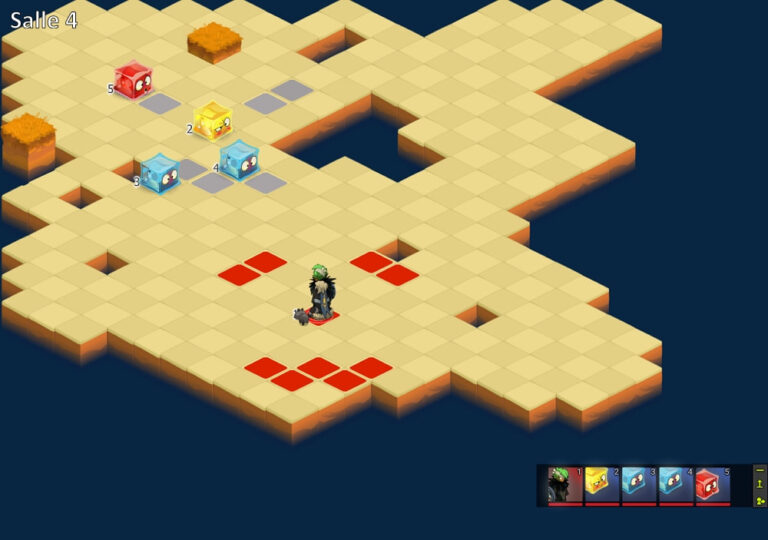Choose the blue cube portrait numbered 3
768x540 pixels.
point(639,485)
